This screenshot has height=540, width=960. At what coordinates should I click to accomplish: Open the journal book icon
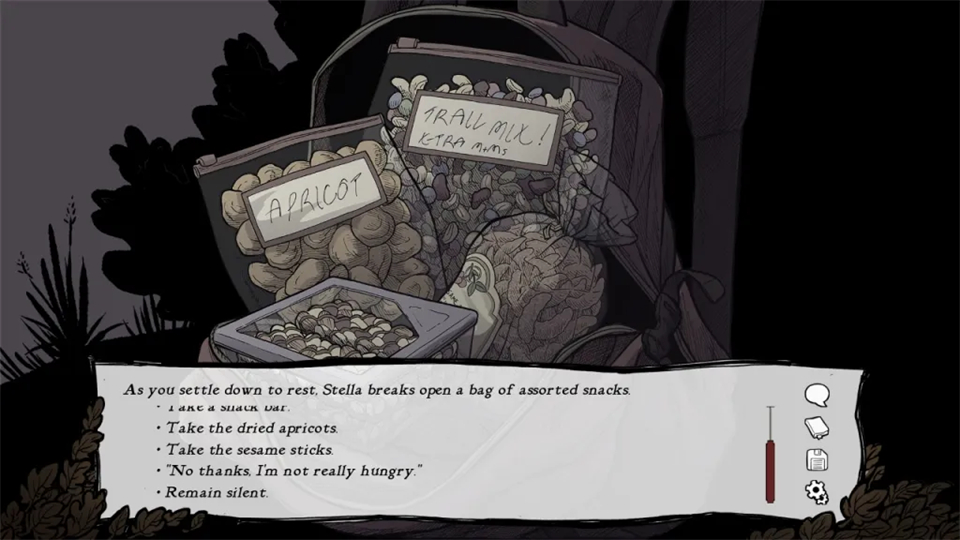[817, 428]
